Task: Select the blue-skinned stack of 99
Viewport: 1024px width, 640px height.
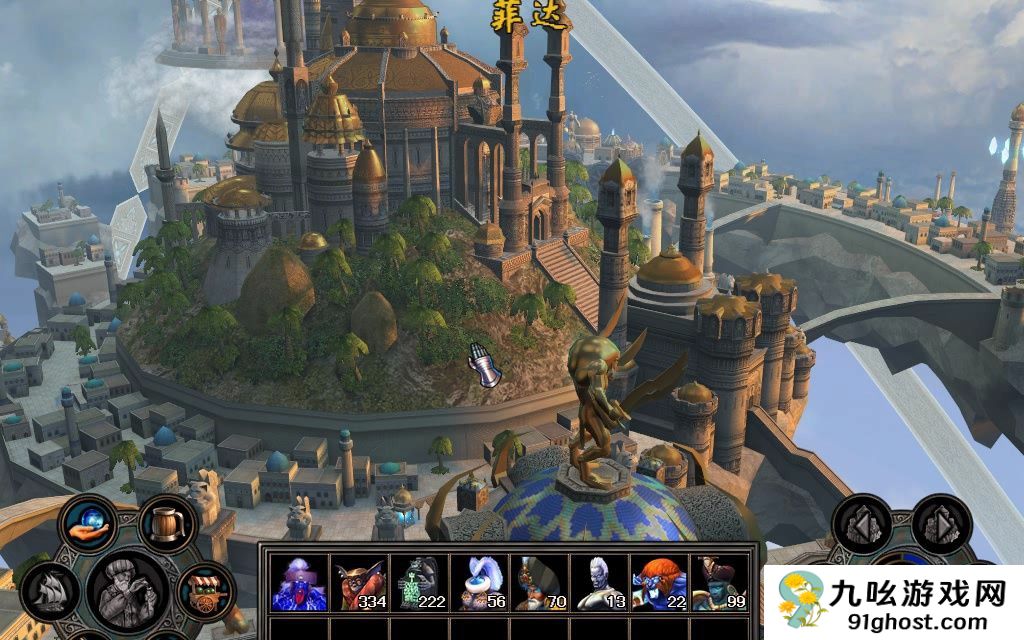Action: pos(717,583)
